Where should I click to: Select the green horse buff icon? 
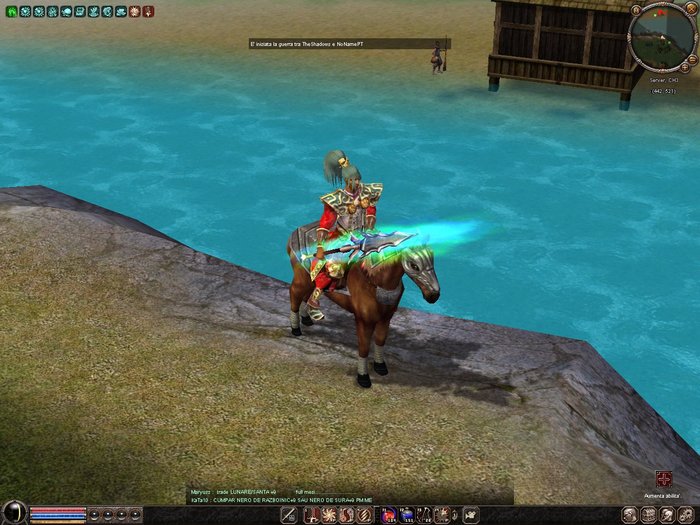point(12,12)
